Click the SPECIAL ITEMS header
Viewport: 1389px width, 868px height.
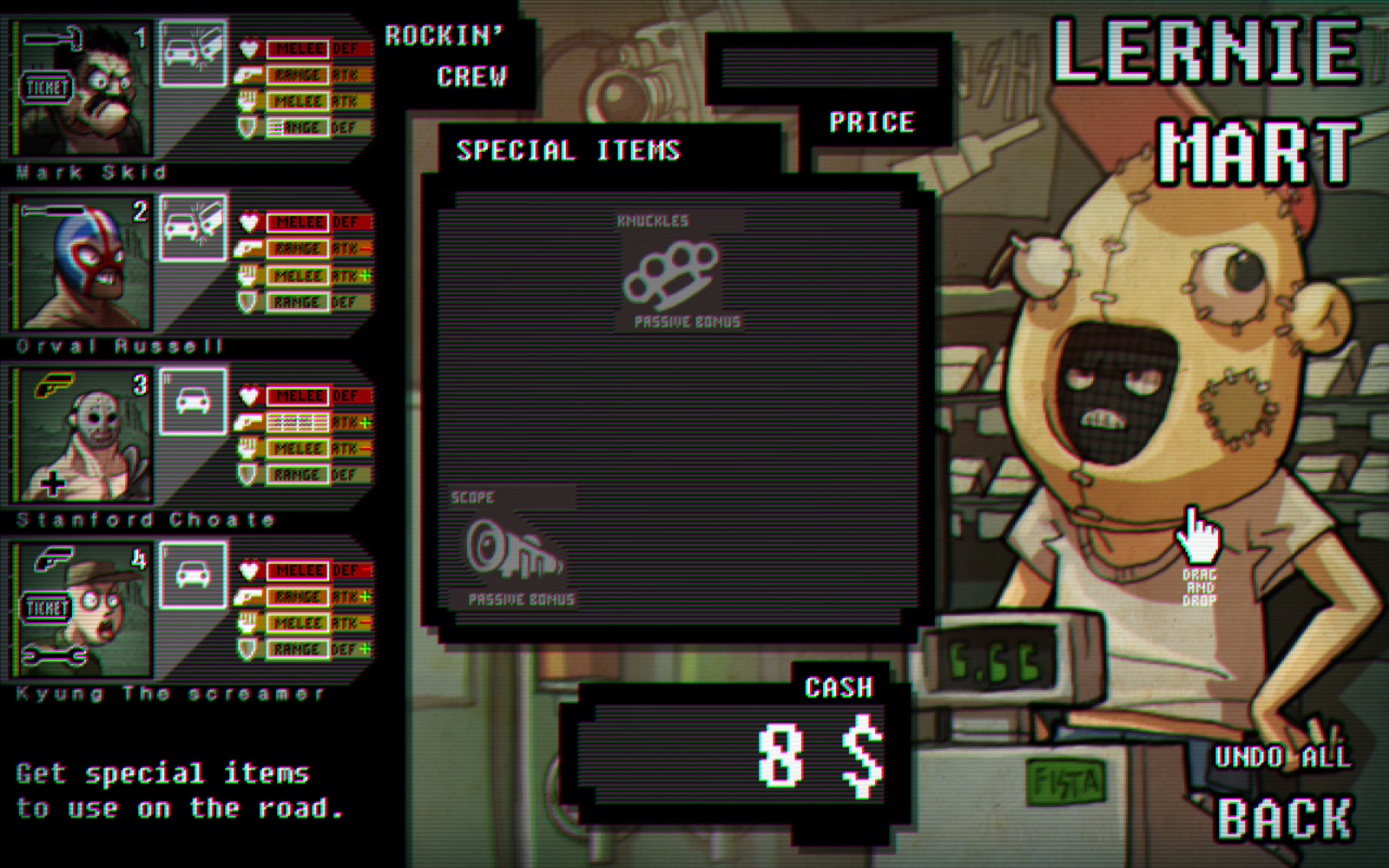[569, 149]
